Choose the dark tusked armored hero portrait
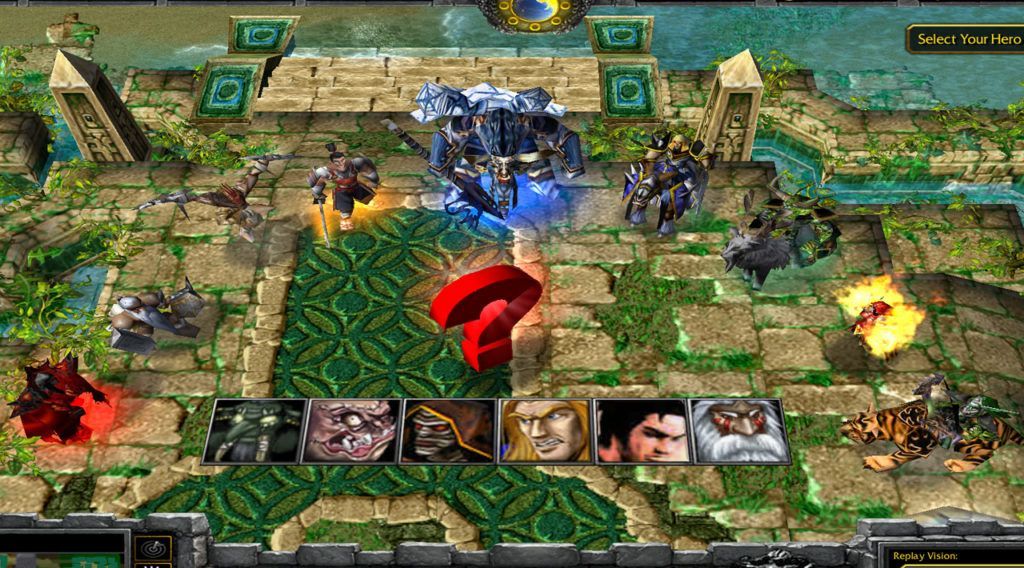This screenshot has width=1024, height=568. pyautogui.click(x=252, y=431)
